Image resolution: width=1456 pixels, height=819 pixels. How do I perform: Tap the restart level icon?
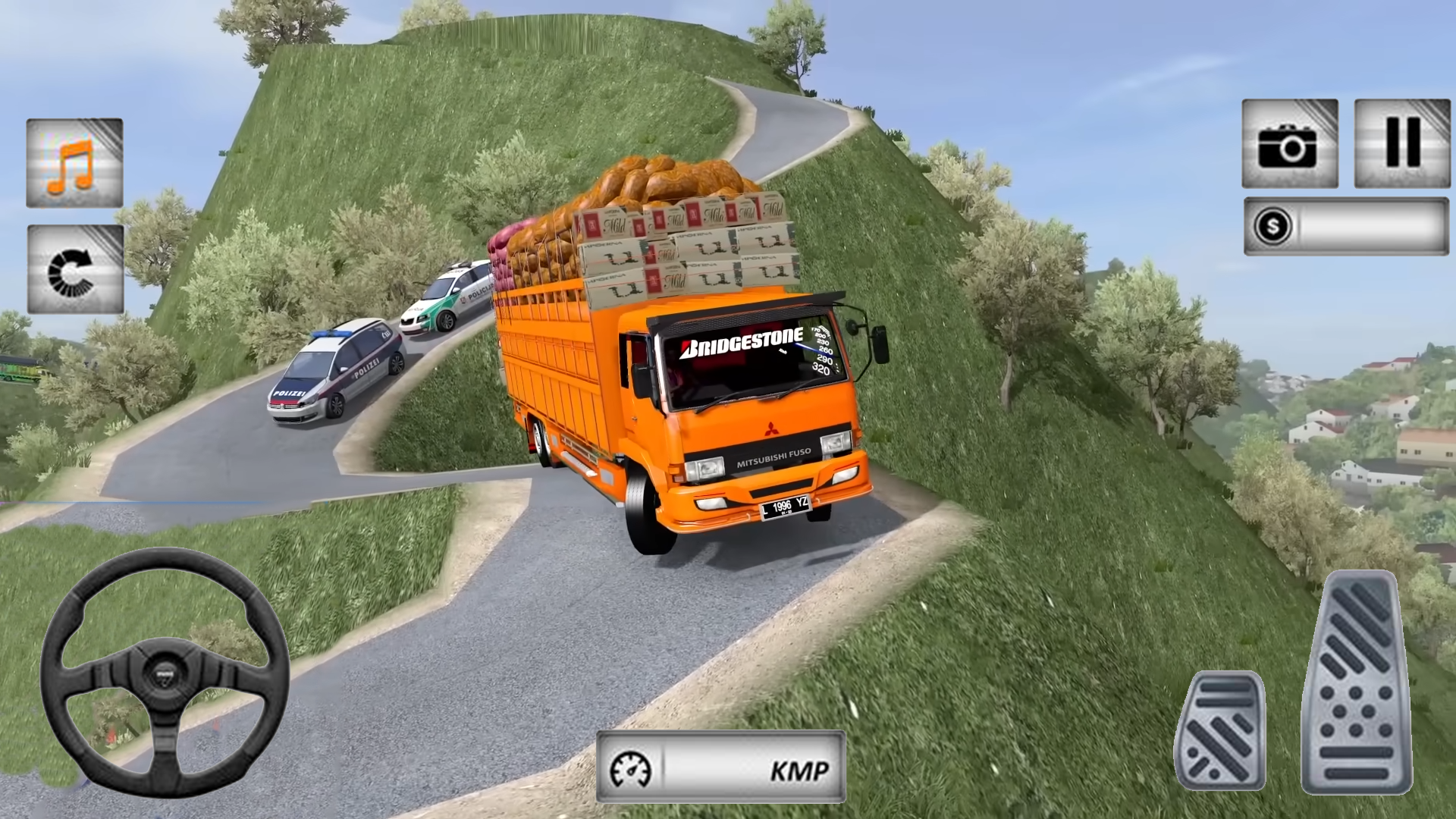[x=75, y=269]
